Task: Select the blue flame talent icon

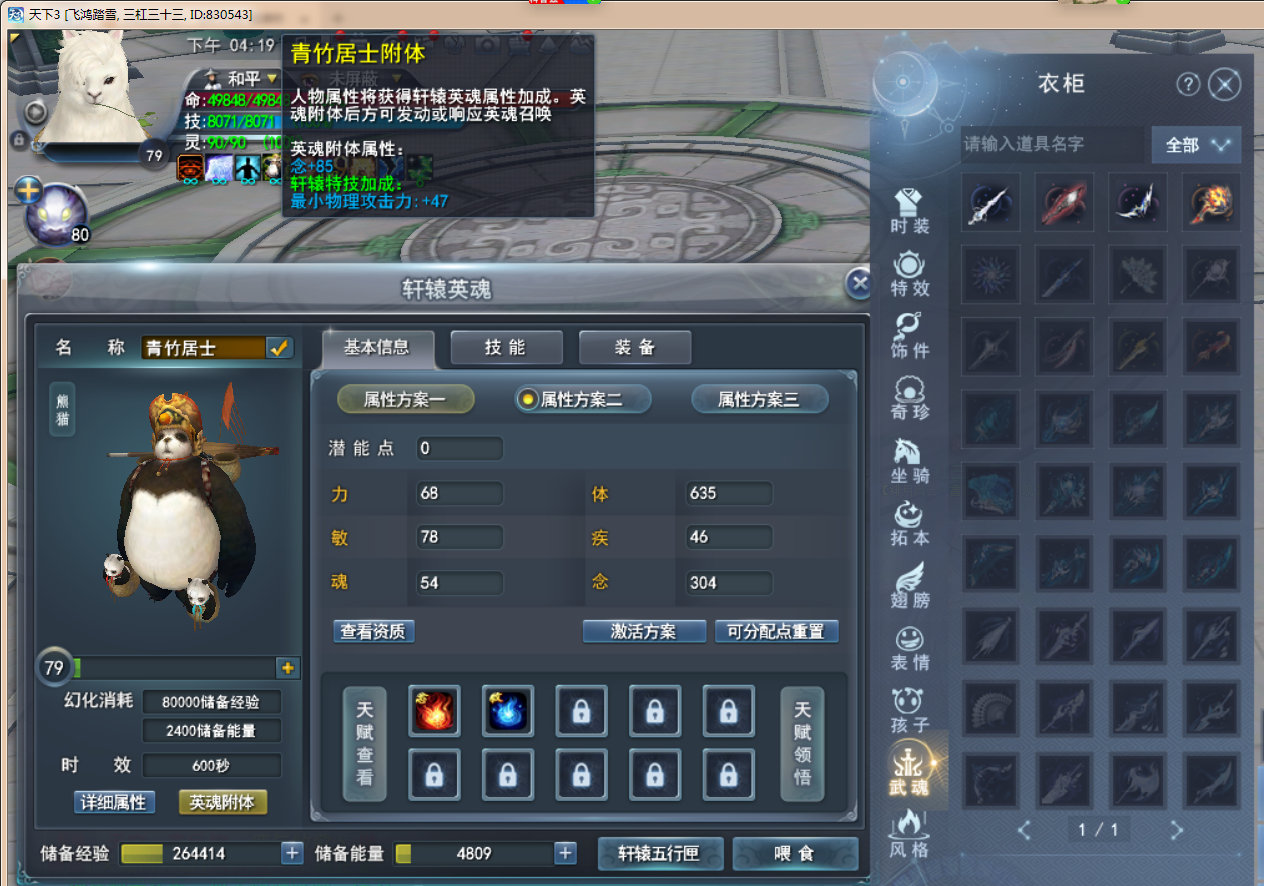Action: 508,711
